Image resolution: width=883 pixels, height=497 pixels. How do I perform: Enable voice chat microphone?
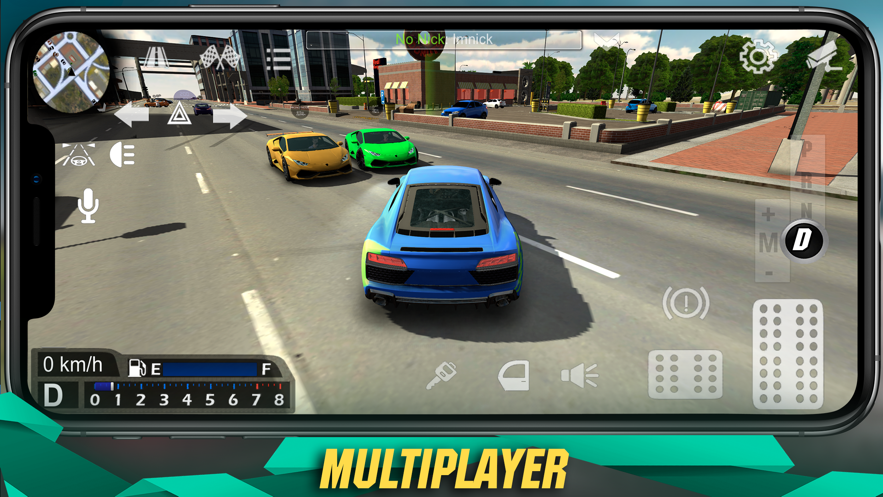[x=88, y=206]
